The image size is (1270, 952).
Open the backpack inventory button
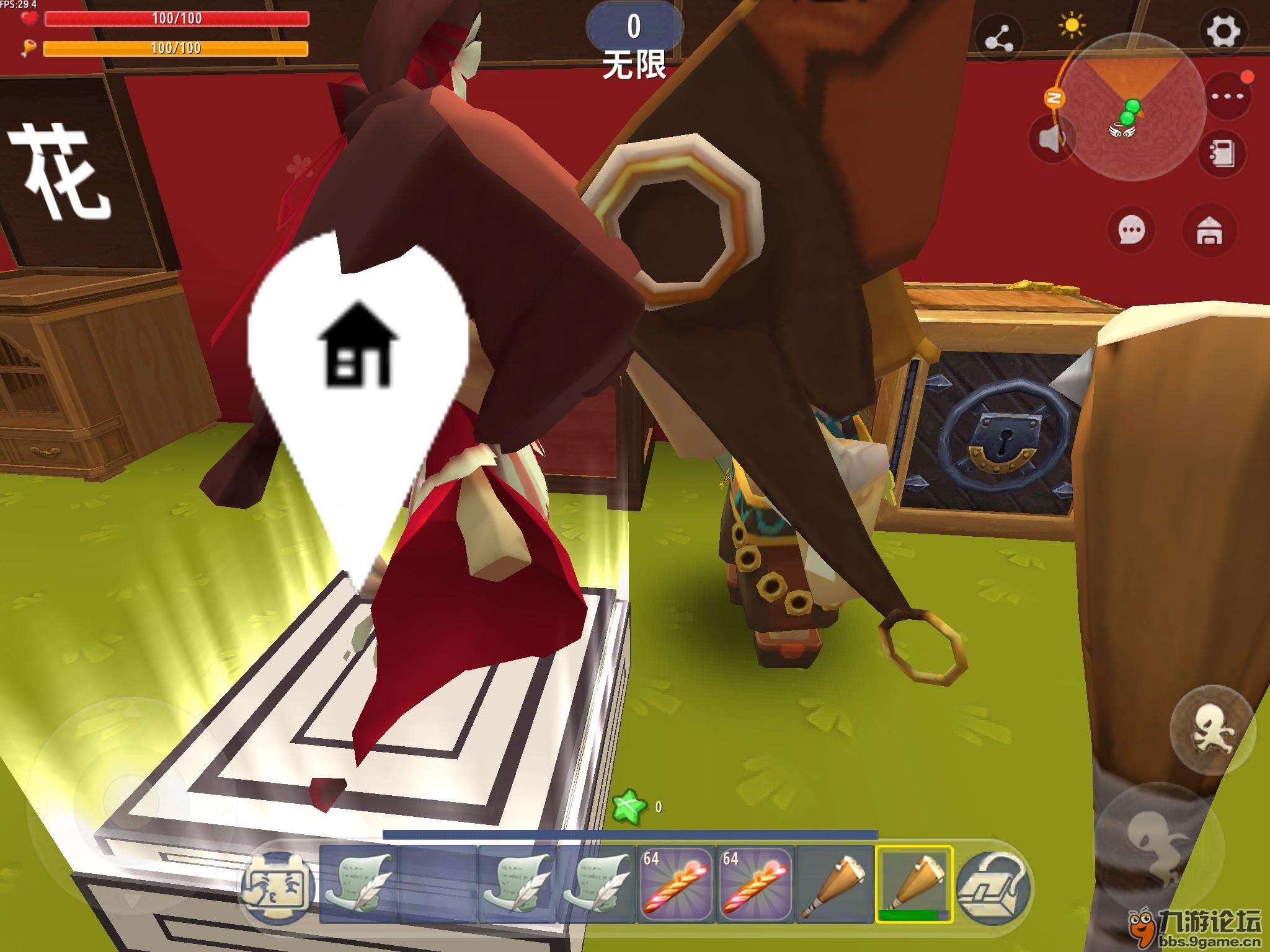point(993,886)
